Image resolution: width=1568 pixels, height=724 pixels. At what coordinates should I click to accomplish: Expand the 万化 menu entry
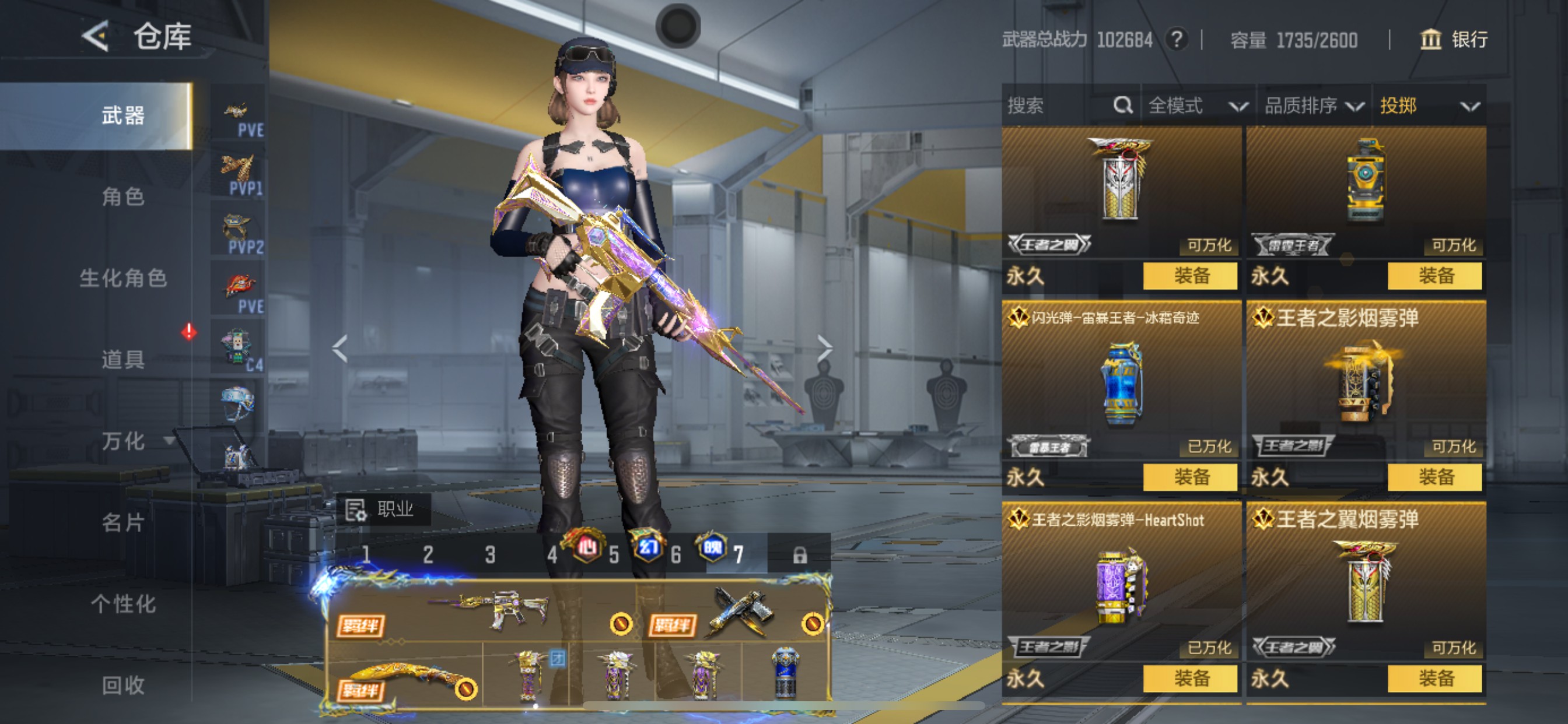tap(123, 441)
